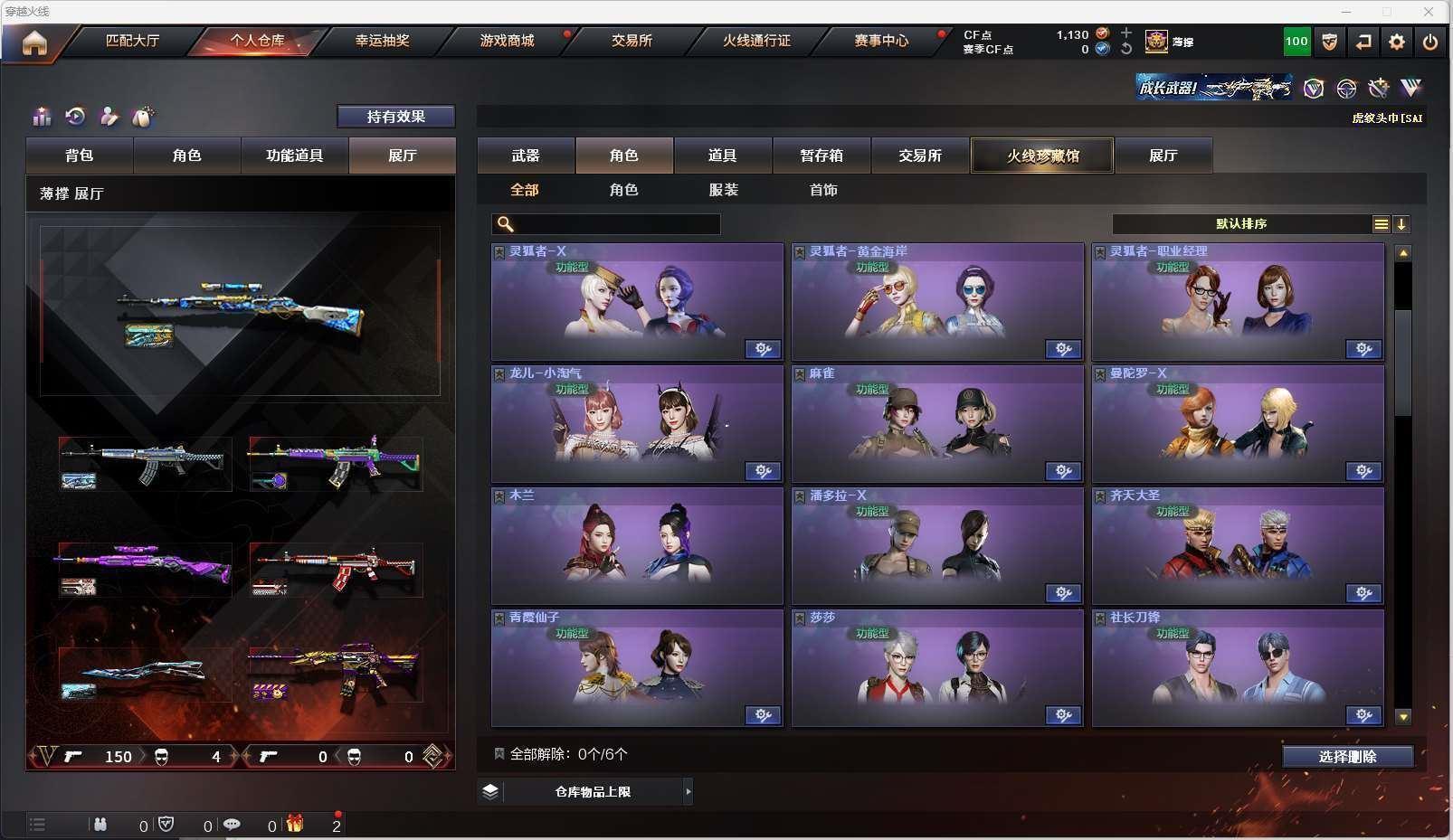The image size is (1453, 840).
Task: Click the 持有效果 button
Action: point(395,117)
